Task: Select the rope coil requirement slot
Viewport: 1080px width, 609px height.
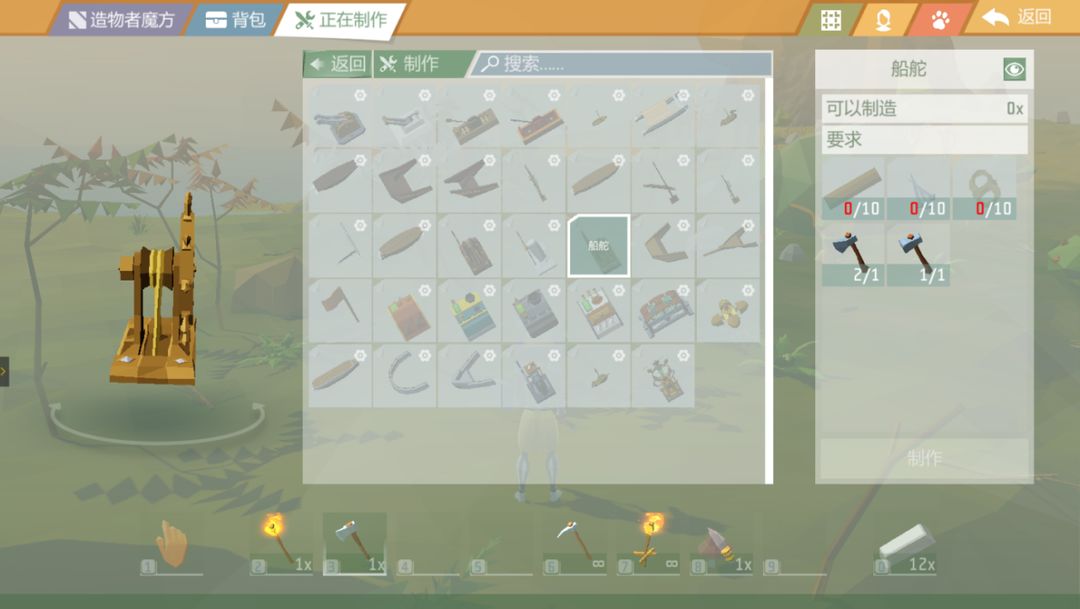Action: (x=983, y=190)
